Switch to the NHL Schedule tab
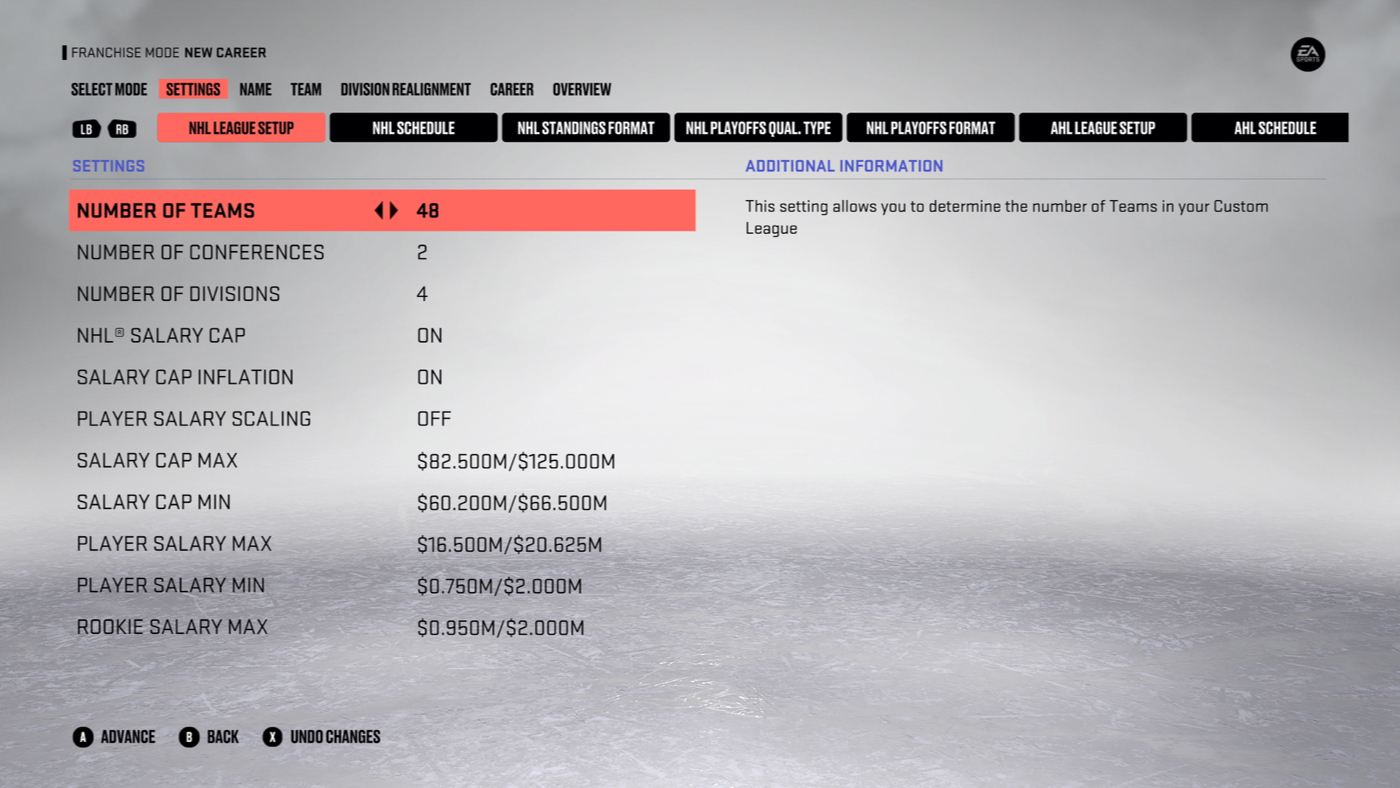The width and height of the screenshot is (1400, 788). click(413, 128)
